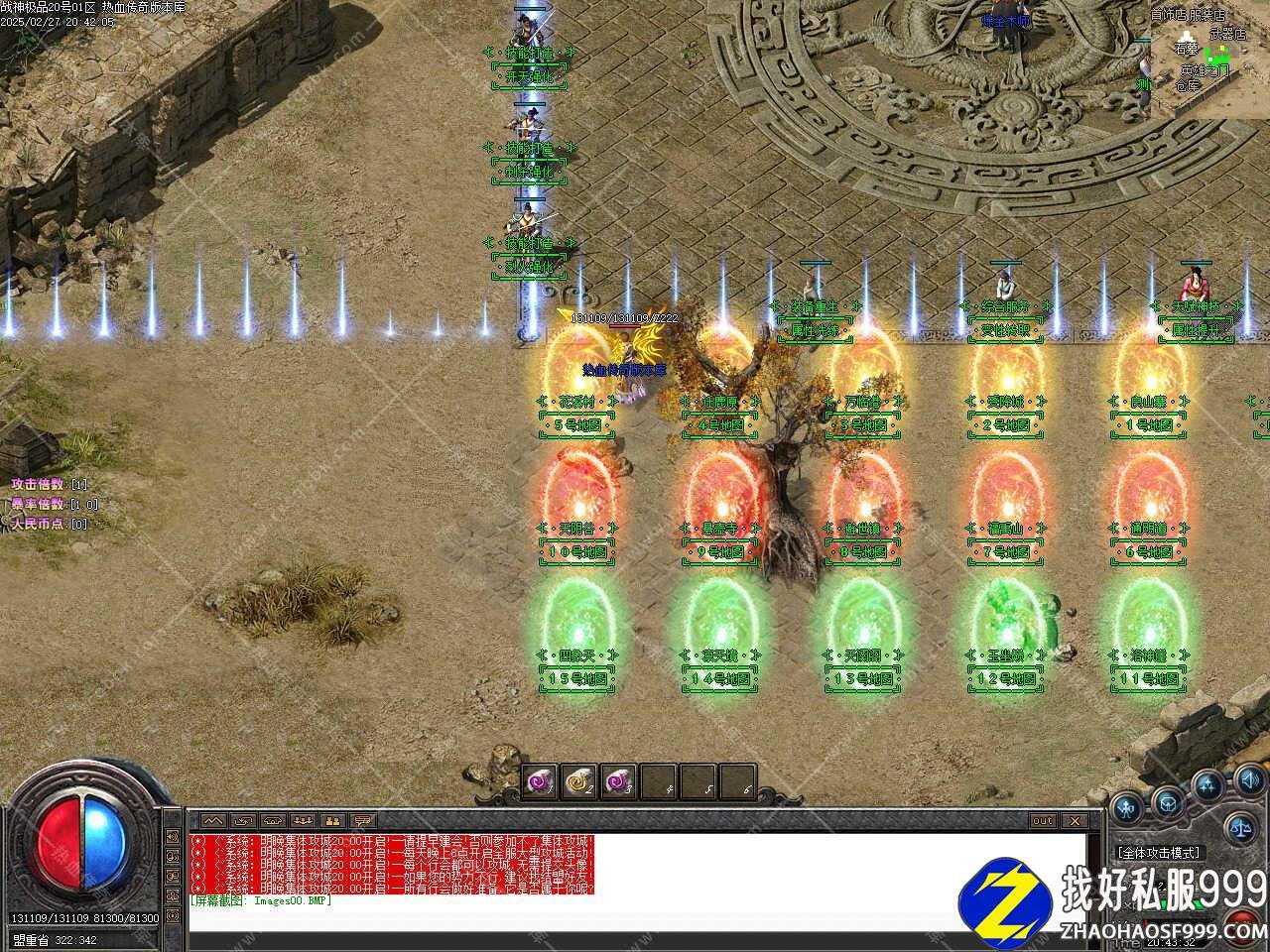Choose the three-people guild chat tab
The image size is (1270, 952).
[302, 821]
